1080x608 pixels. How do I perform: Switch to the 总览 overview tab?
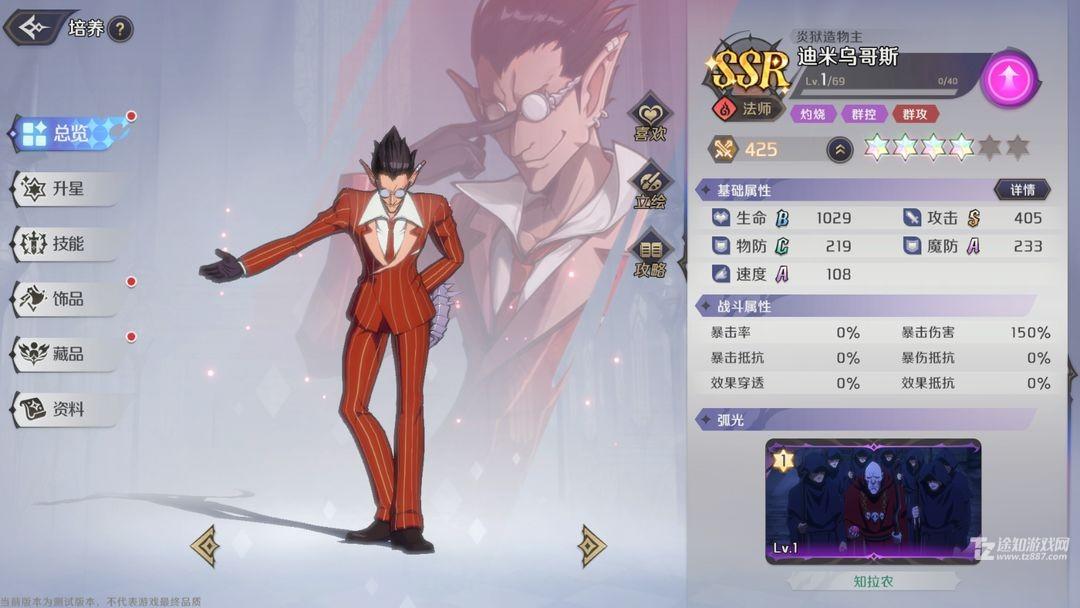pos(68,133)
